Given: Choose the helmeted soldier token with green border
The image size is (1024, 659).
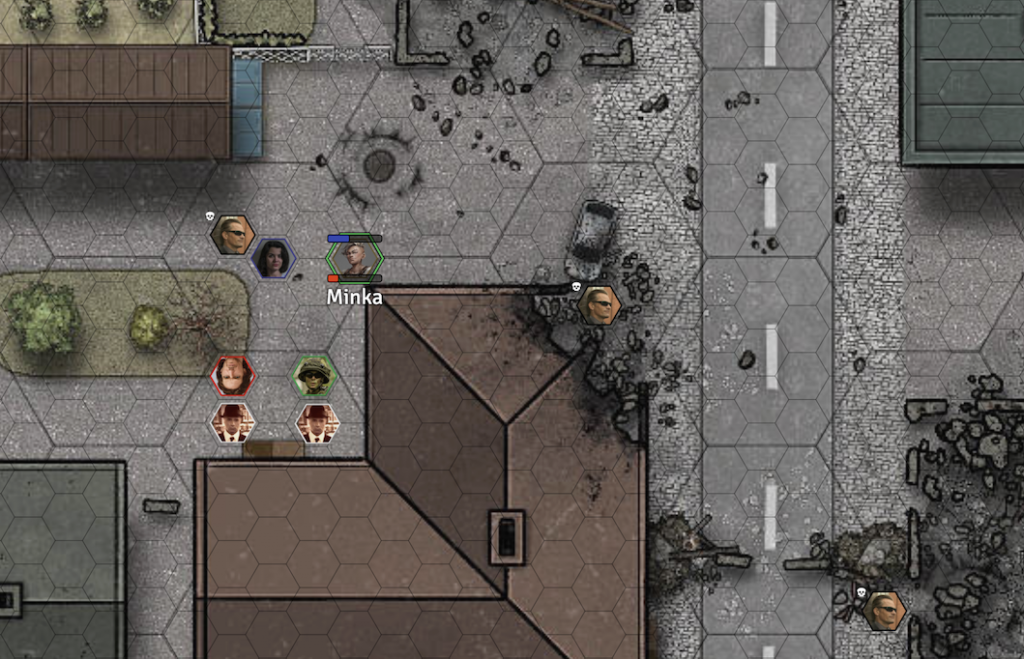Looking at the screenshot, I should (x=315, y=377).
